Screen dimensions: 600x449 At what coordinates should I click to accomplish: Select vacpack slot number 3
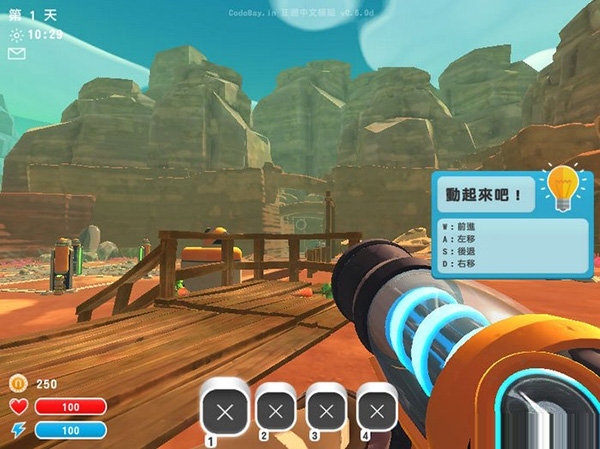coord(327,410)
